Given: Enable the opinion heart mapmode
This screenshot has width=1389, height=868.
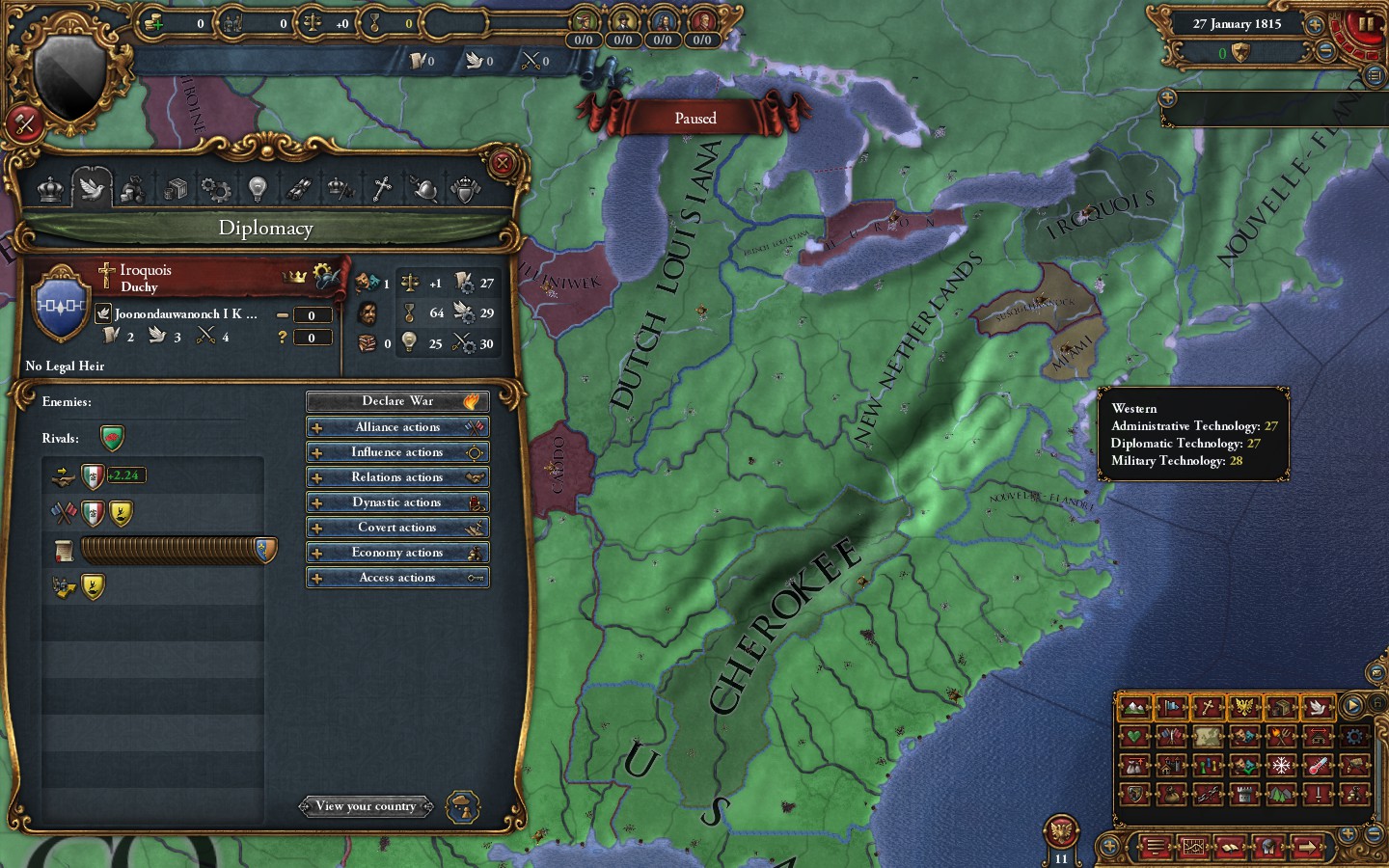Looking at the screenshot, I should [x=1135, y=736].
